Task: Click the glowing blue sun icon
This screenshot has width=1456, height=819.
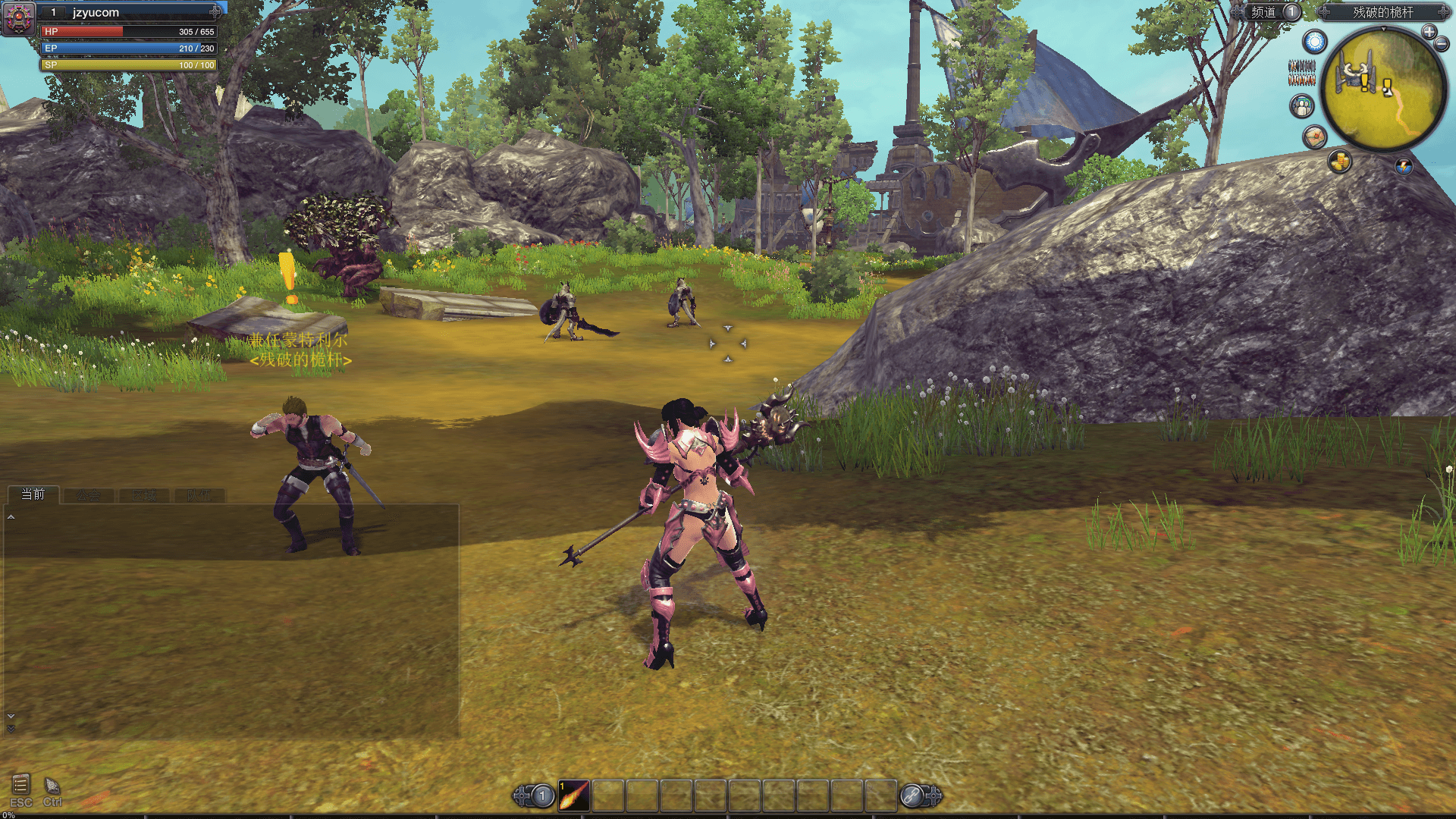Action: [1315, 41]
